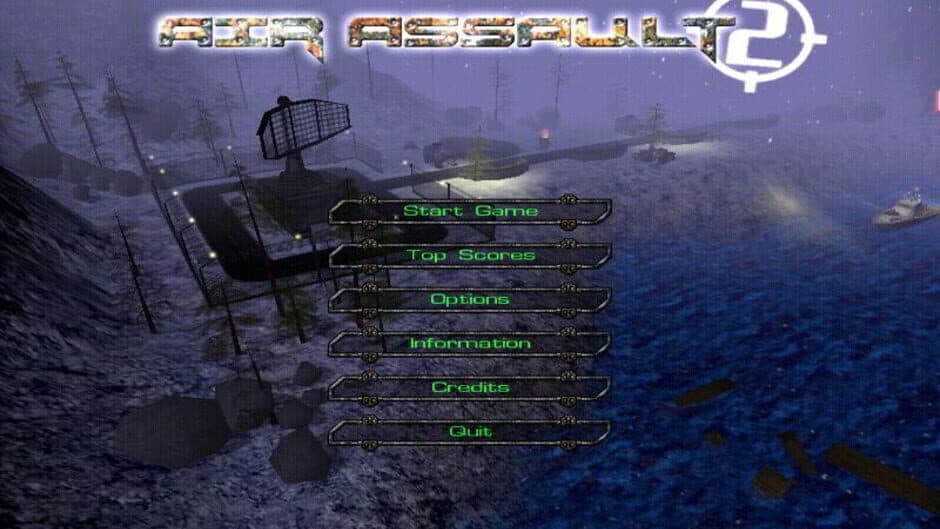Open the Options menu
940x529 pixels.
[x=470, y=299]
